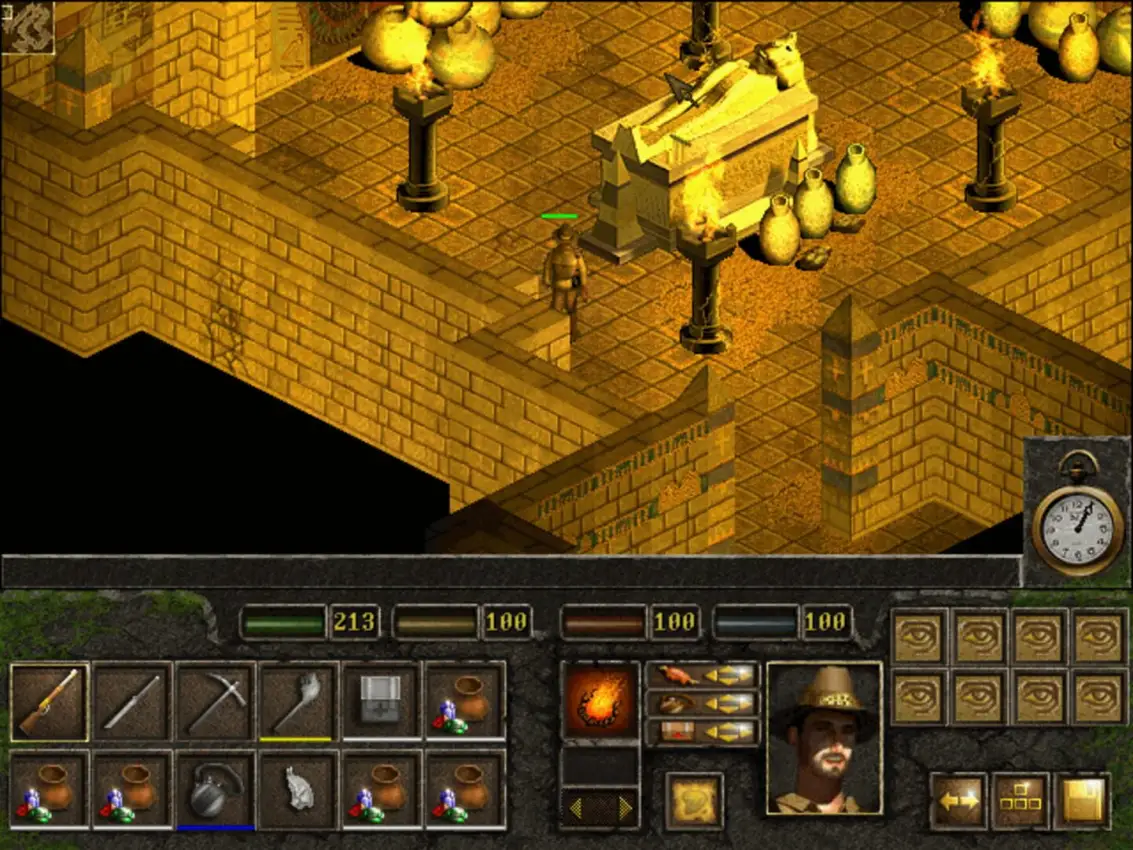Select the meat food row
Screen dimensions: 1133x850
pos(702,676)
